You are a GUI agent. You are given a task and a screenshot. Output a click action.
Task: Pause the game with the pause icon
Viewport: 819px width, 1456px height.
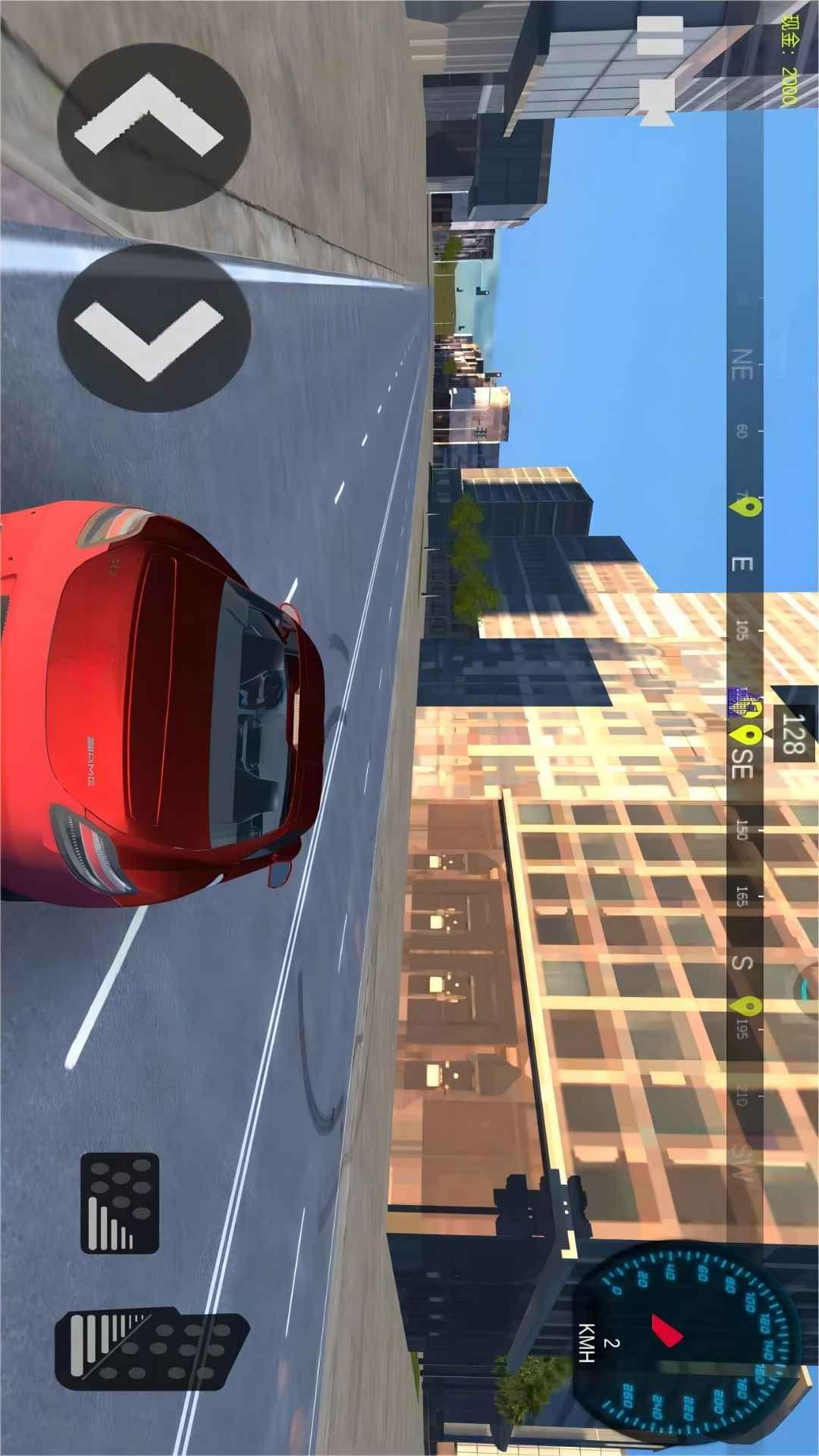click(659, 36)
